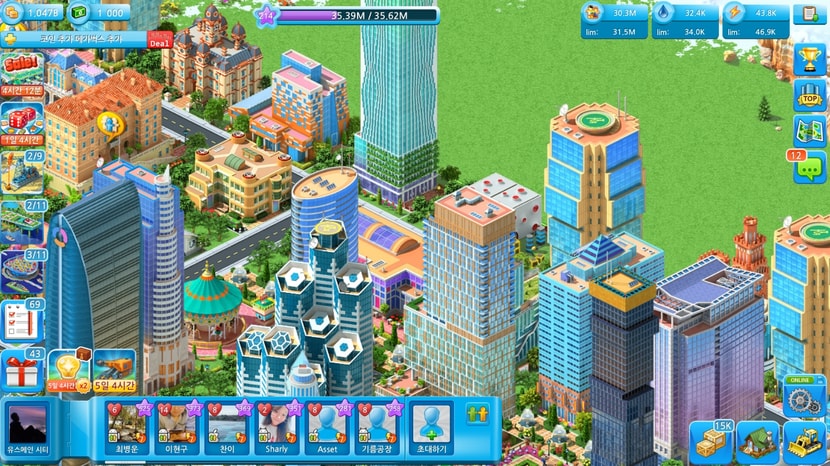Visit friend 최병운's city
Image resolution: width=830 pixels, height=466 pixels.
pyautogui.click(x=127, y=427)
